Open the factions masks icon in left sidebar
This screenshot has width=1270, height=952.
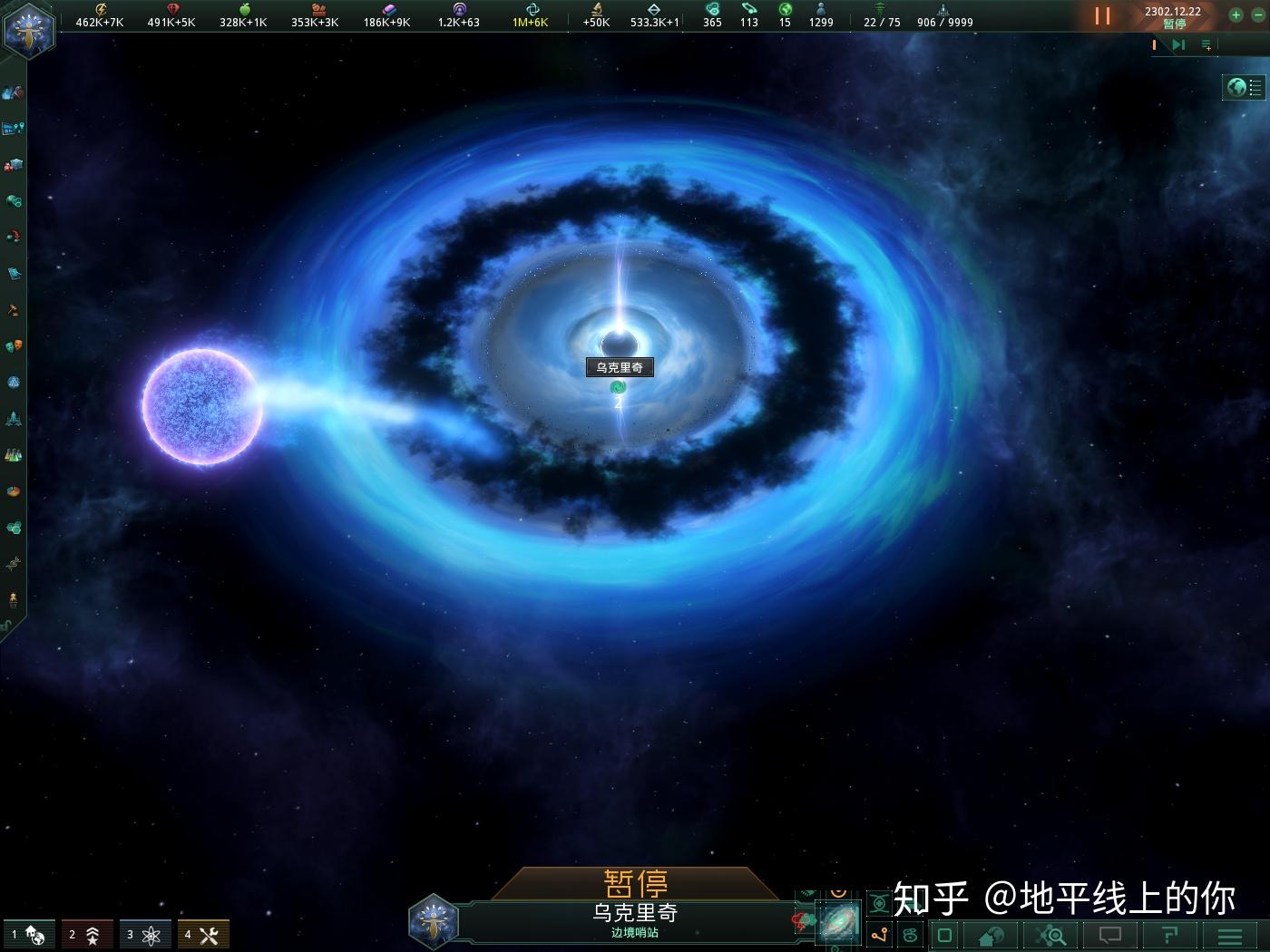click(x=14, y=346)
